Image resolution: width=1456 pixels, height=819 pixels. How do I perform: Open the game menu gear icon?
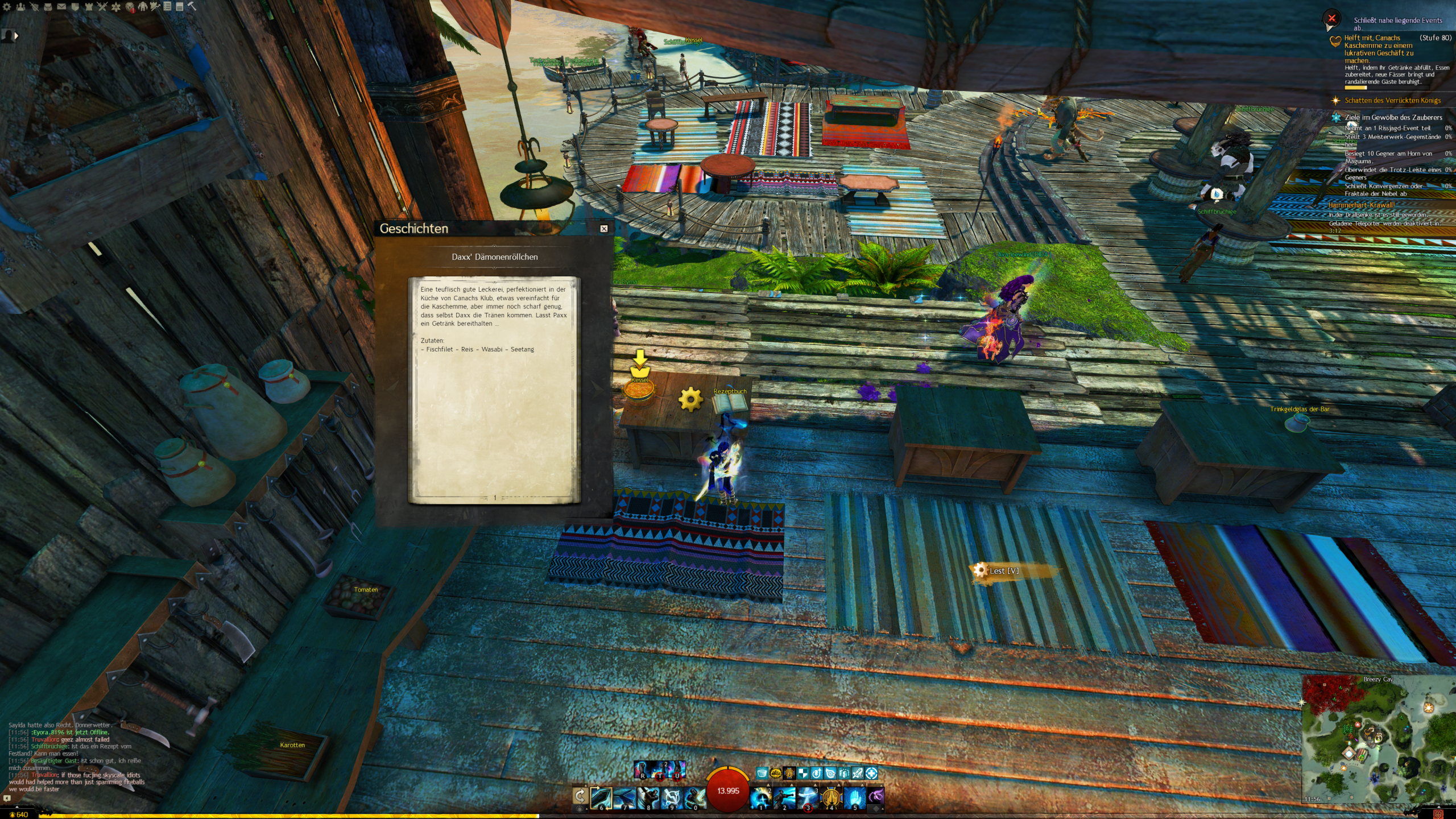[7, 7]
